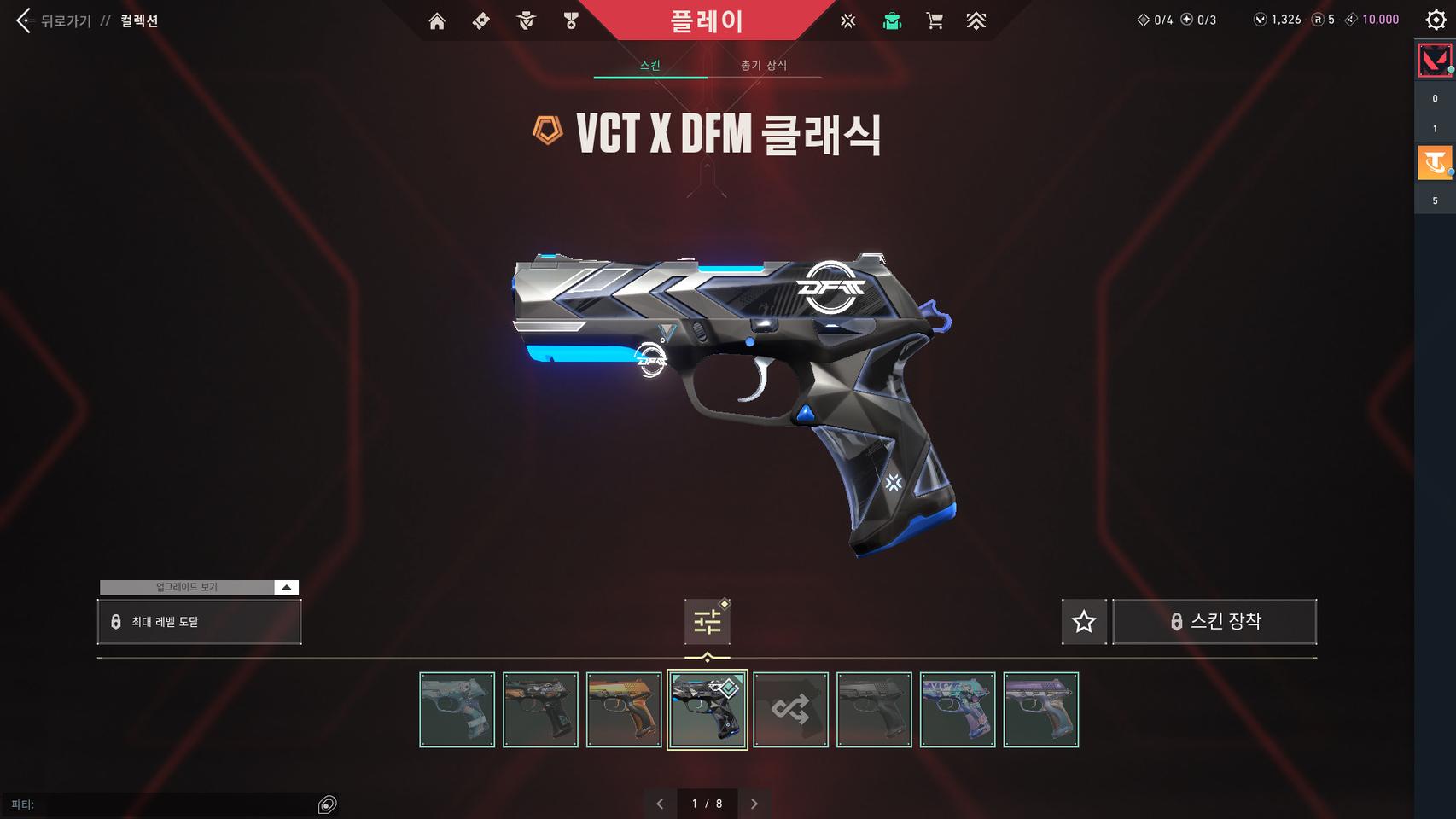Open the skin level variant selector
The height and width of the screenshot is (819, 1456).
click(707, 621)
